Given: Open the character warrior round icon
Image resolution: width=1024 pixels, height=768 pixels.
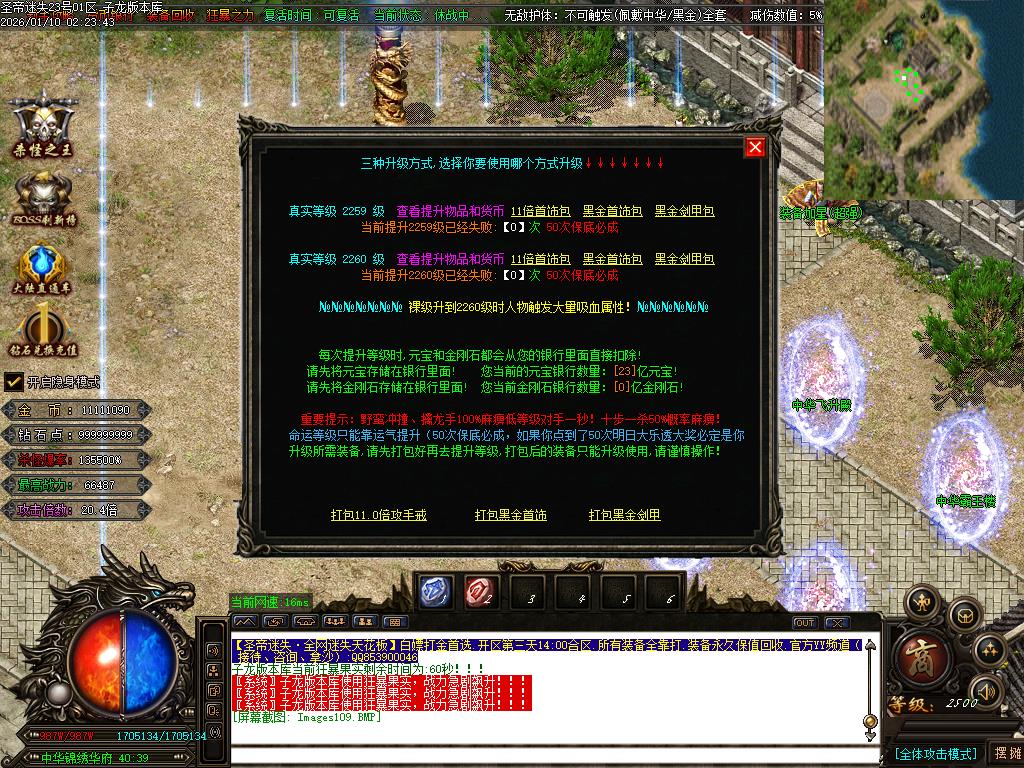Looking at the screenshot, I should (921, 603).
